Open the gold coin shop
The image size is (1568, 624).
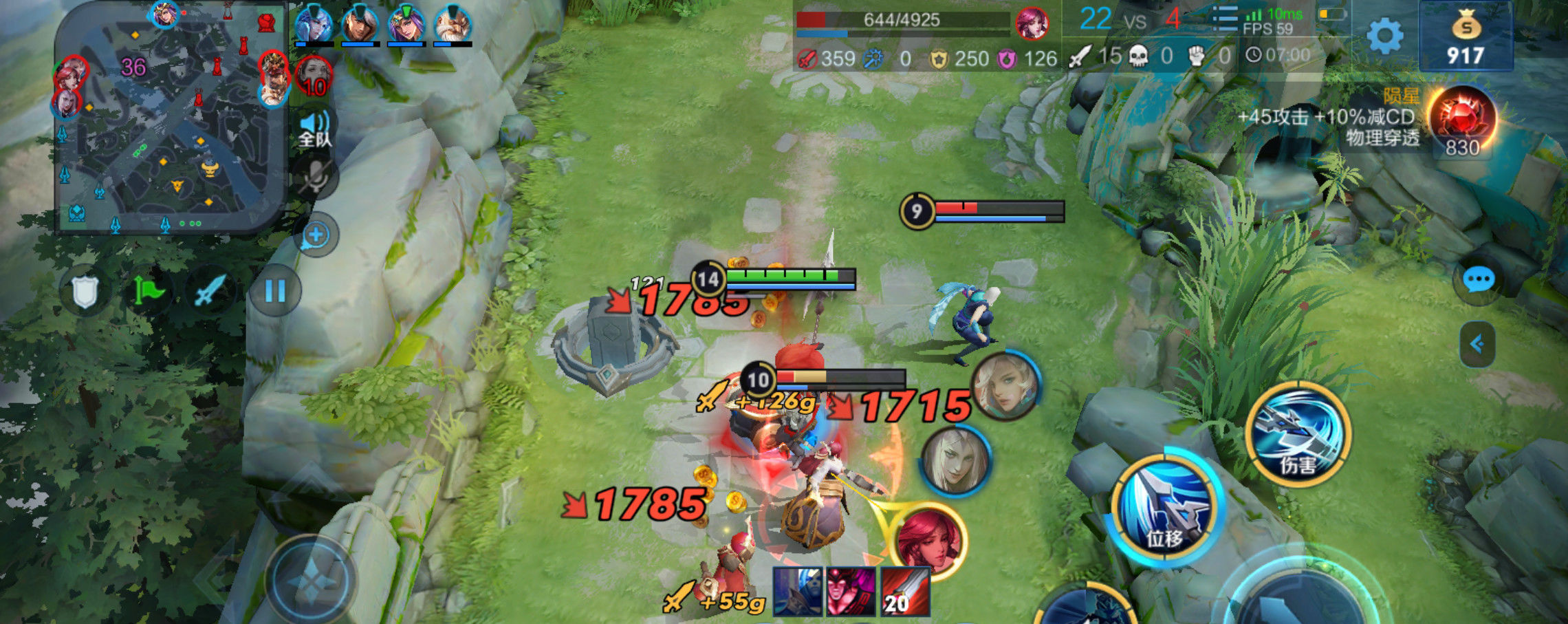(x=1466, y=36)
